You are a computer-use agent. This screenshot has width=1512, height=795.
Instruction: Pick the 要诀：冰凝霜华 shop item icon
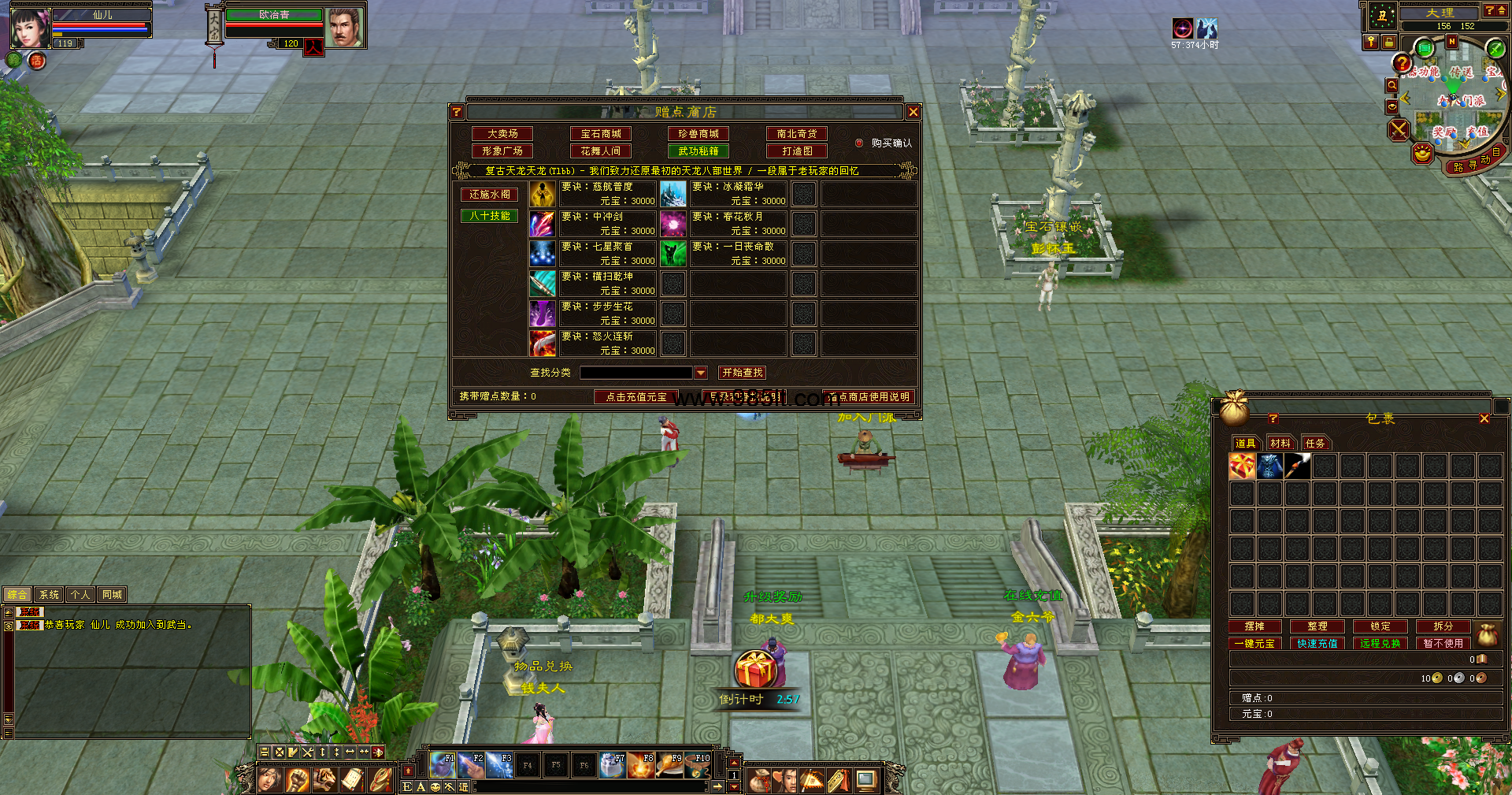point(673,194)
